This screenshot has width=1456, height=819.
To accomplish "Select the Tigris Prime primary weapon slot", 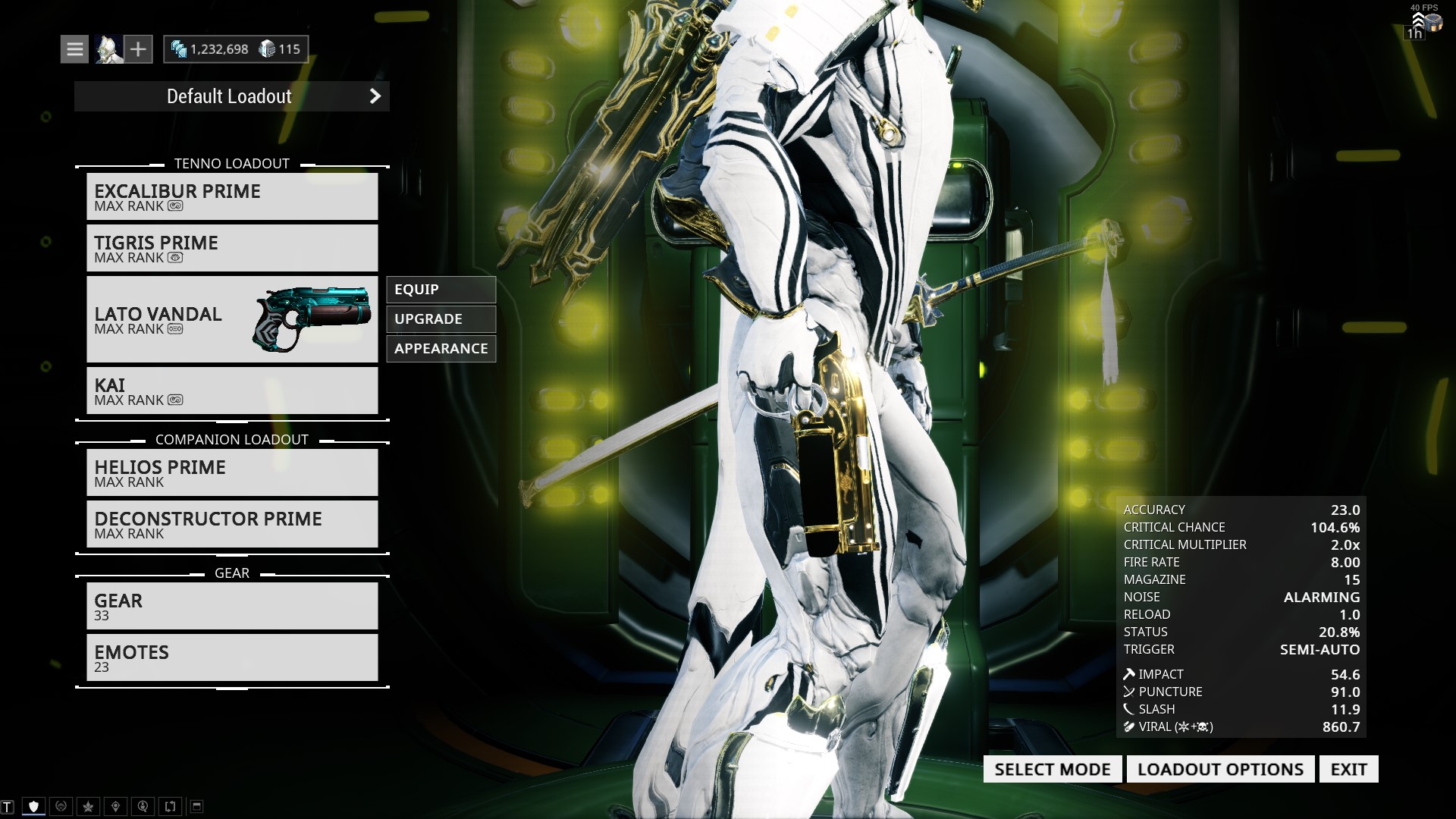I will (231, 248).
